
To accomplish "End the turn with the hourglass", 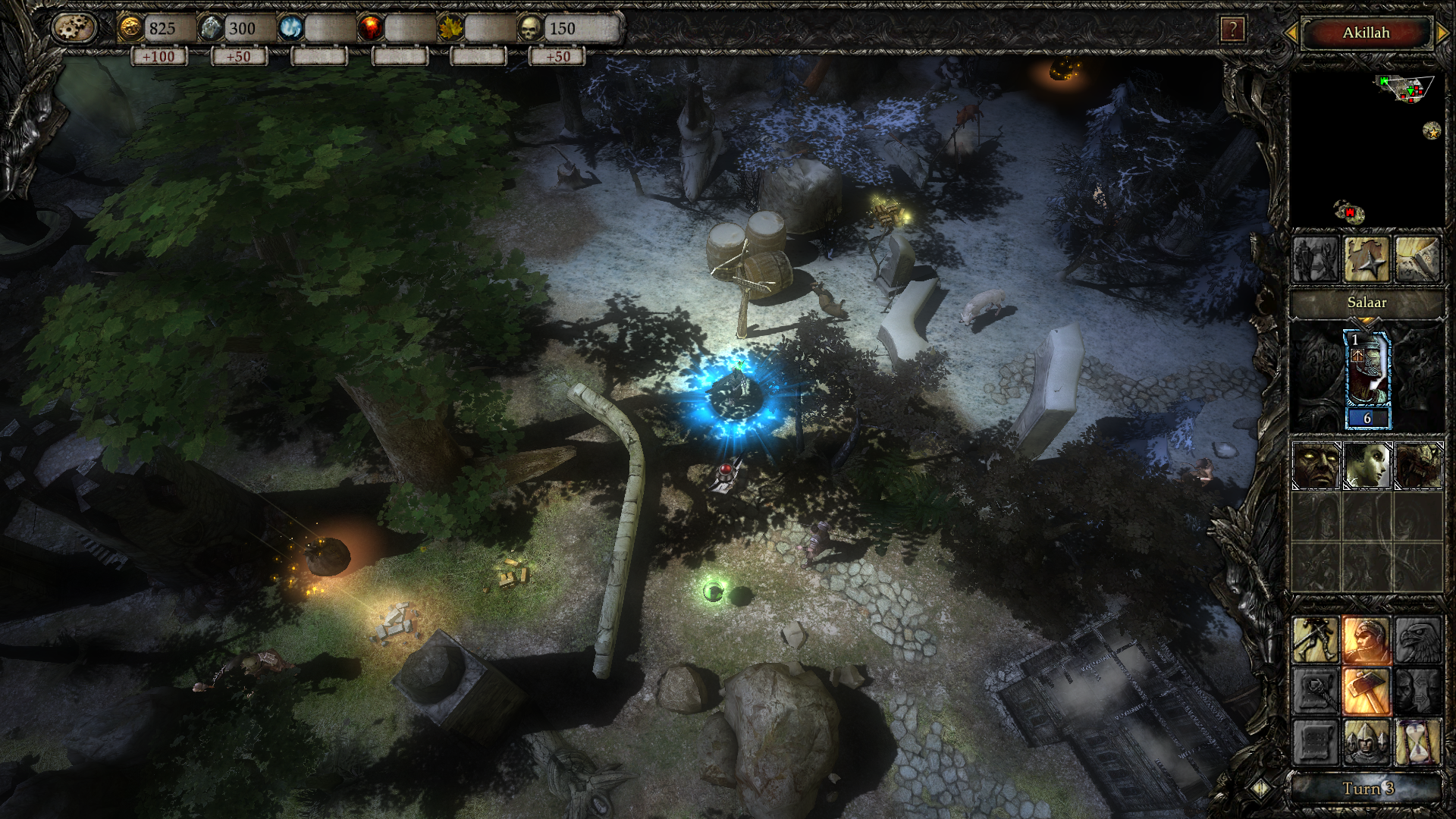I will (1417, 742).
